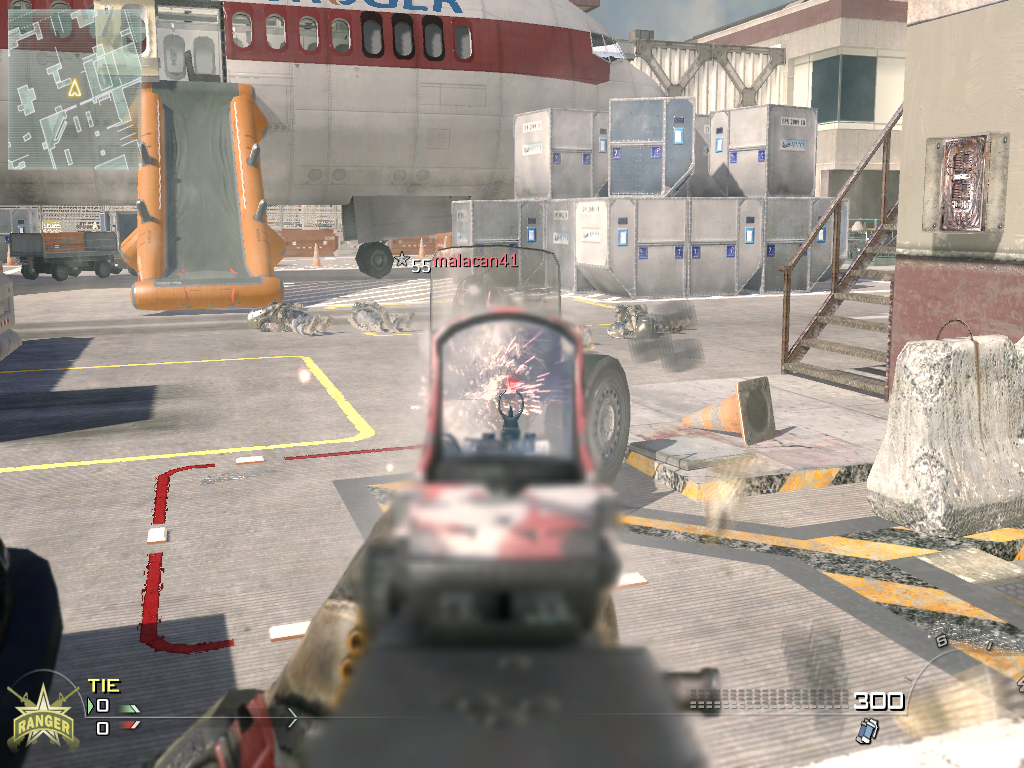Select the grenade equipment icon below the ammo counter

[x=866, y=732]
